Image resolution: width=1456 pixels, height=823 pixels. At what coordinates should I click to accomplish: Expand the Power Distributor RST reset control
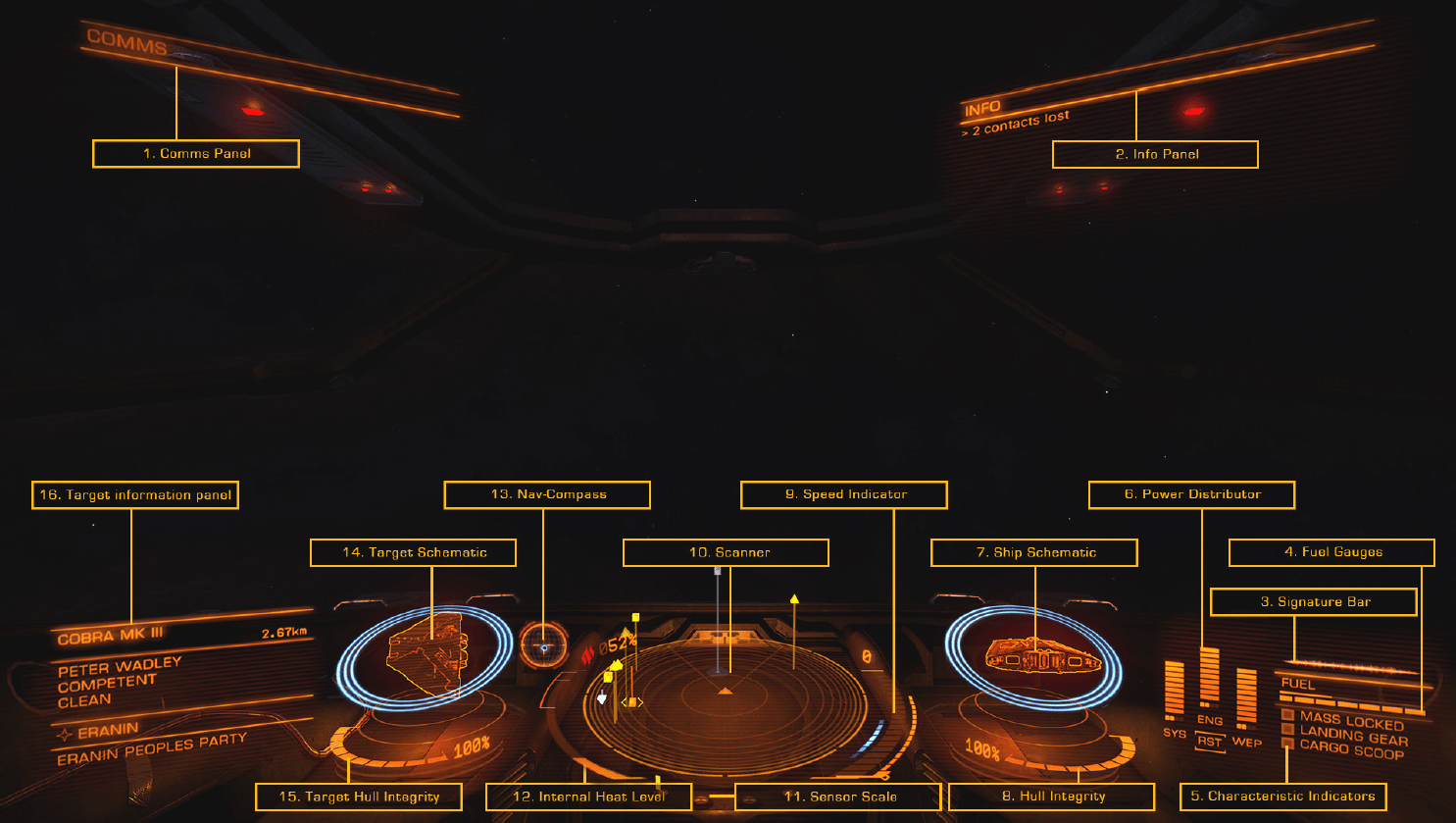[x=1210, y=741]
